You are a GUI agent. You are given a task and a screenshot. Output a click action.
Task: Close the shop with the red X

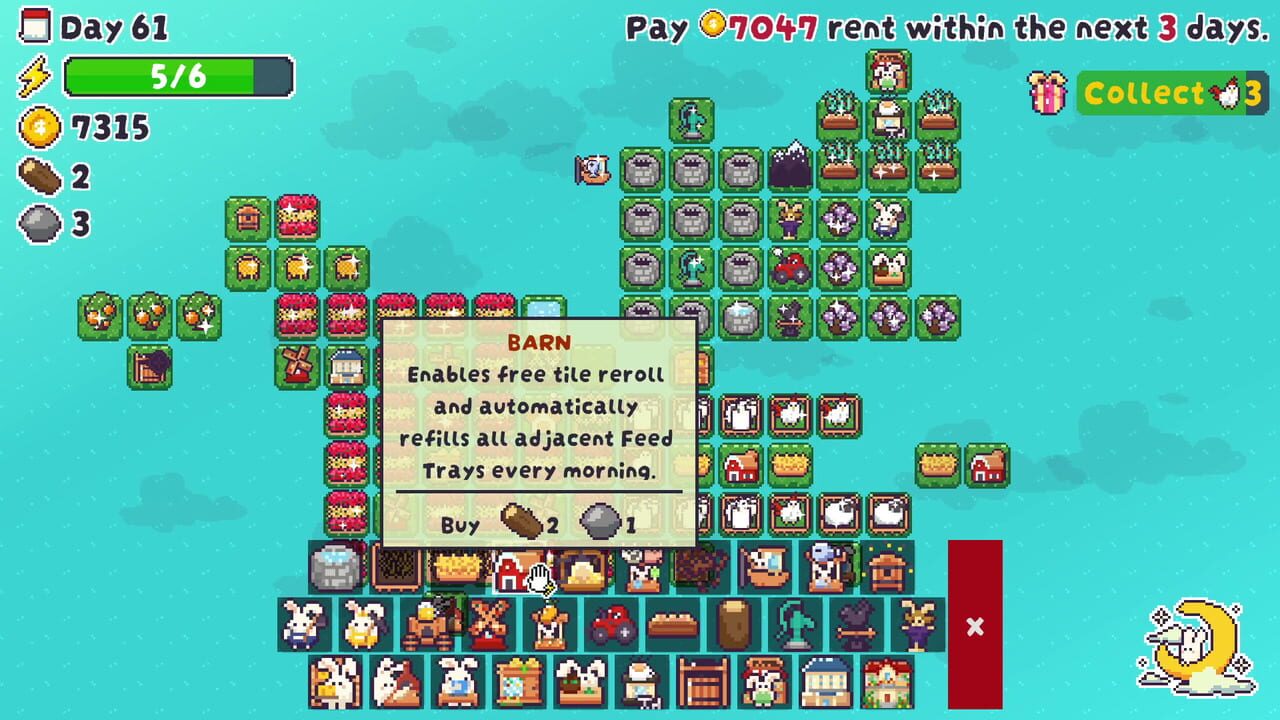point(975,627)
